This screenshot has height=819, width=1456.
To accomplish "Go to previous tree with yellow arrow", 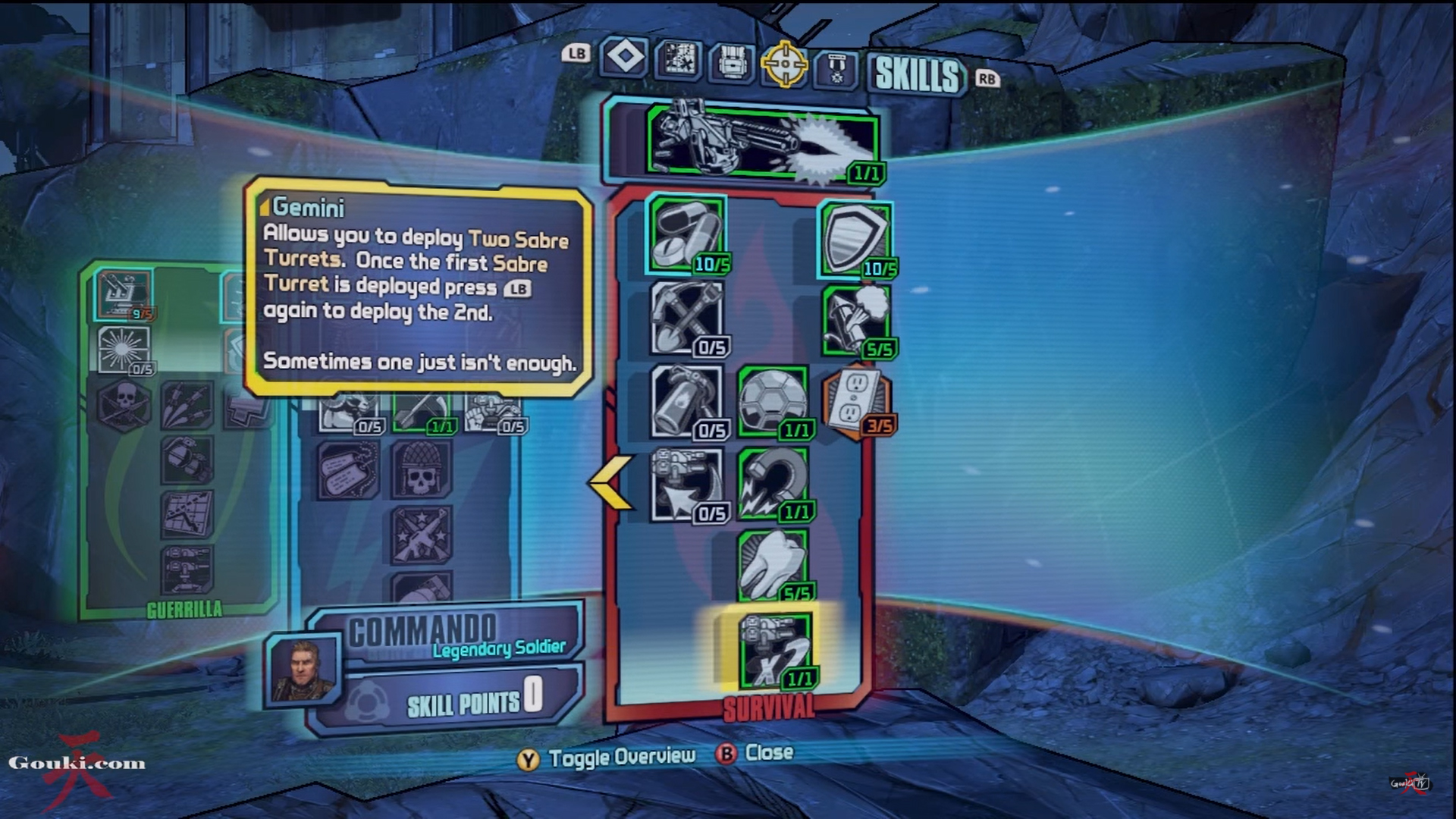I will click(x=611, y=482).
